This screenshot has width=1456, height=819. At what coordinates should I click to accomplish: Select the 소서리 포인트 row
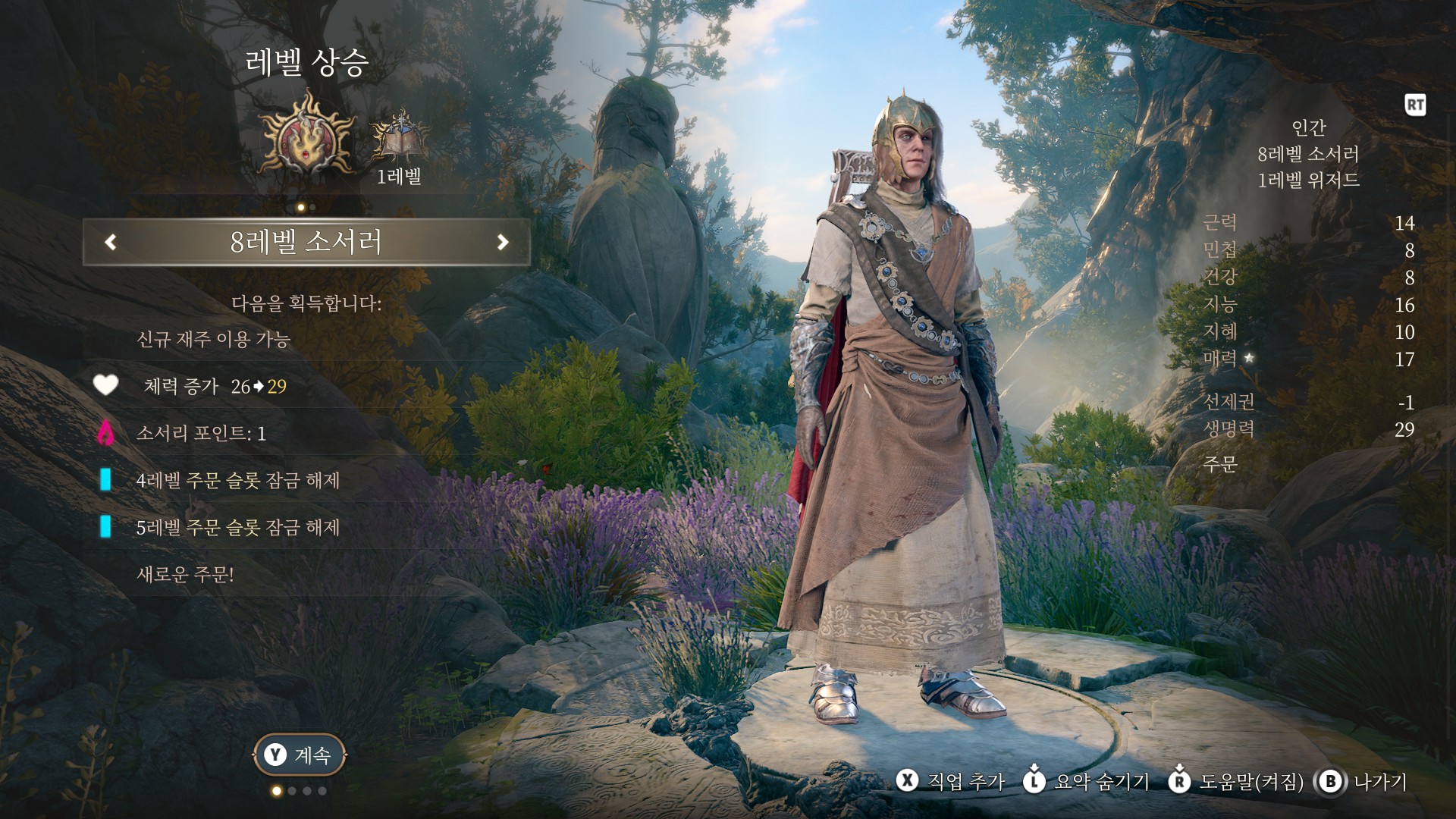pyautogui.click(x=201, y=434)
